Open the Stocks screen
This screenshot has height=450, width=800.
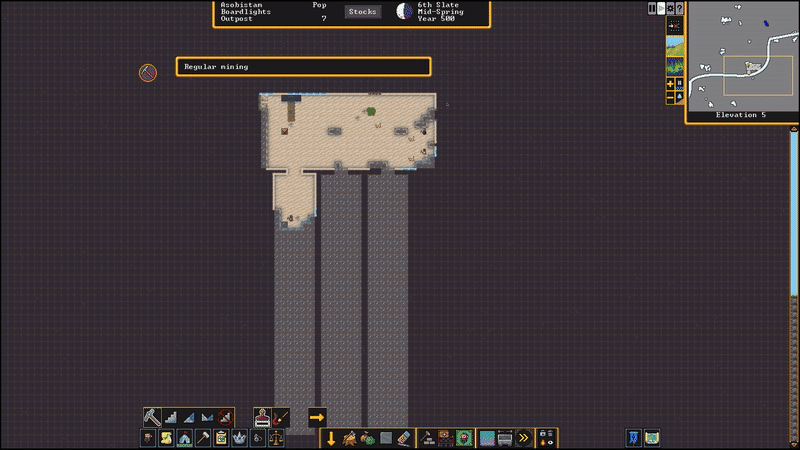(x=362, y=12)
